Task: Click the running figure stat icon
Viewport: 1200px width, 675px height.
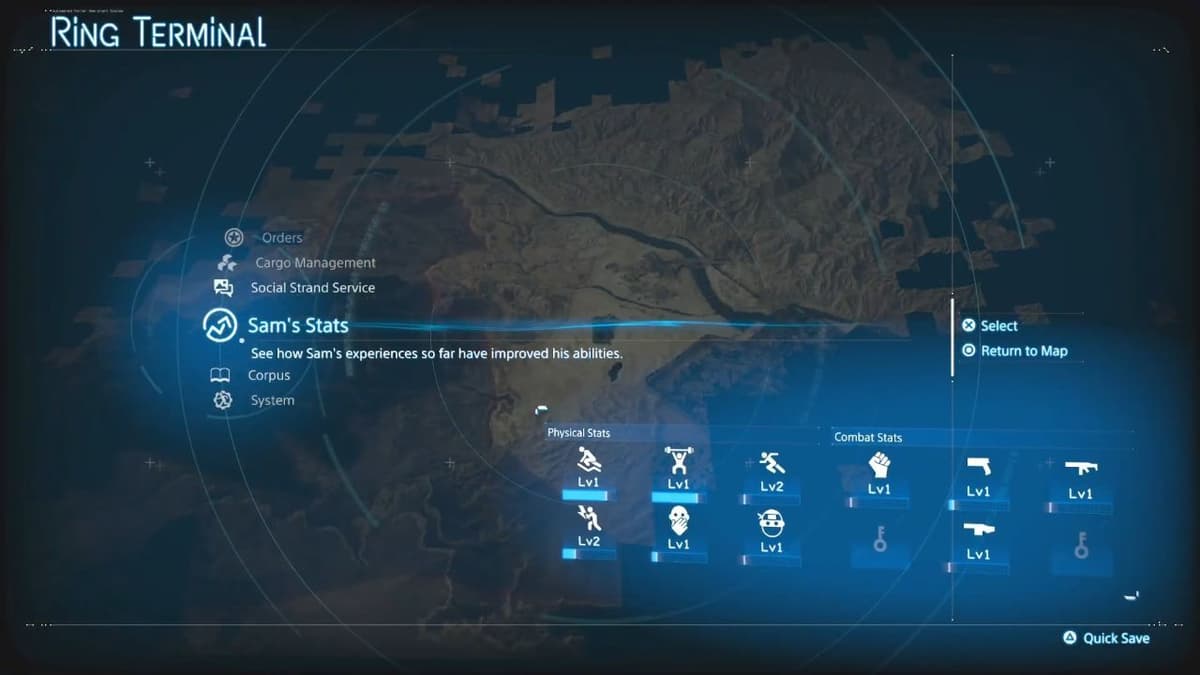Action: tap(771, 463)
